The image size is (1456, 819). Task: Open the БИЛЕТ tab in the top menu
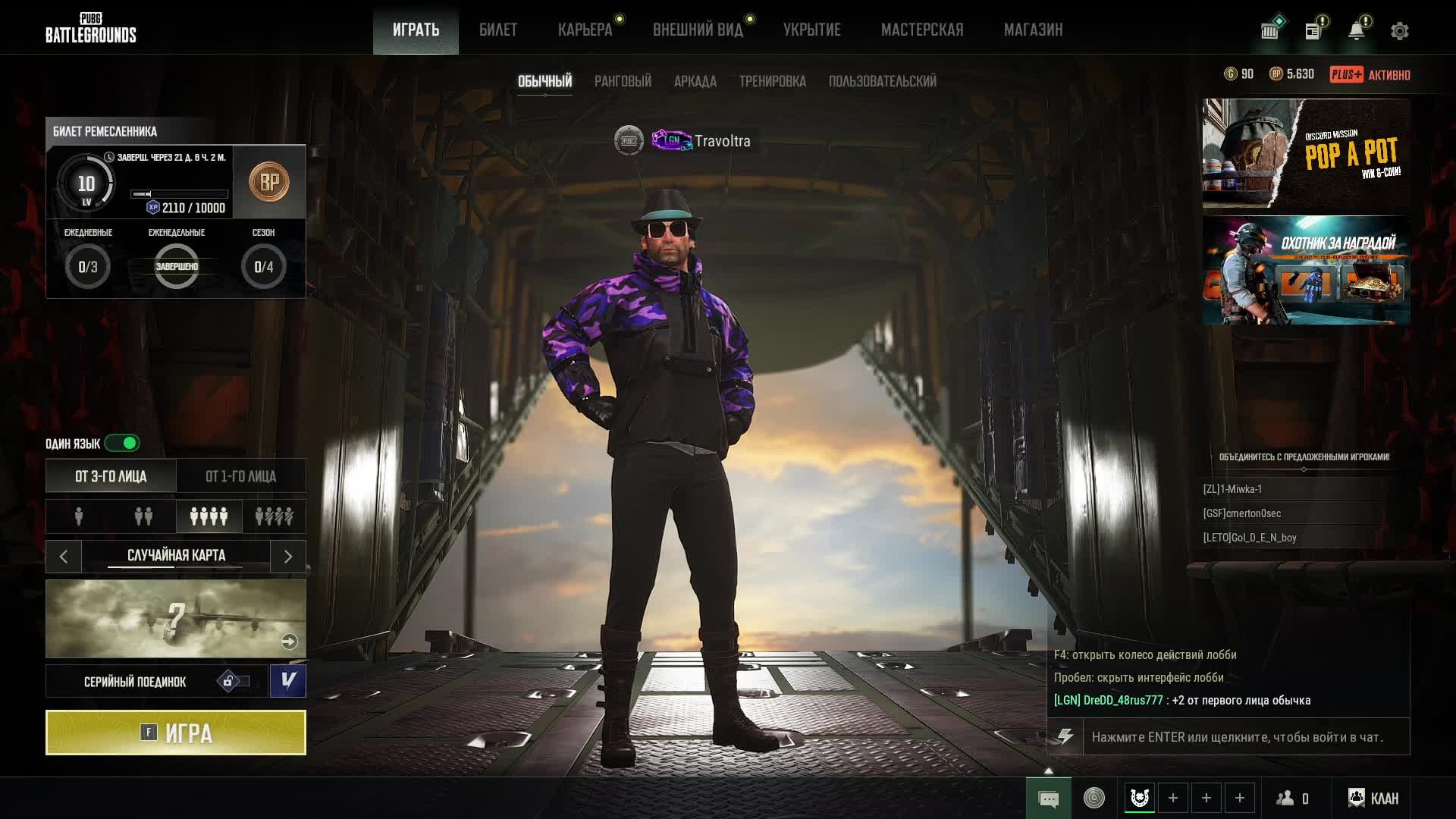pyautogui.click(x=497, y=30)
